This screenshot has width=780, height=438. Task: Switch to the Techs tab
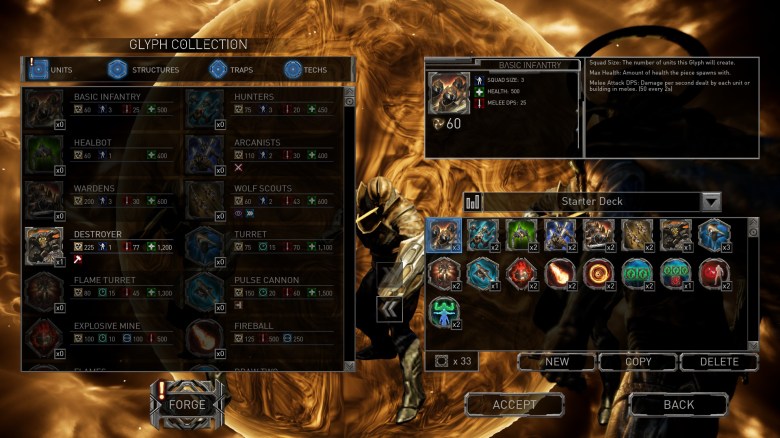305,70
